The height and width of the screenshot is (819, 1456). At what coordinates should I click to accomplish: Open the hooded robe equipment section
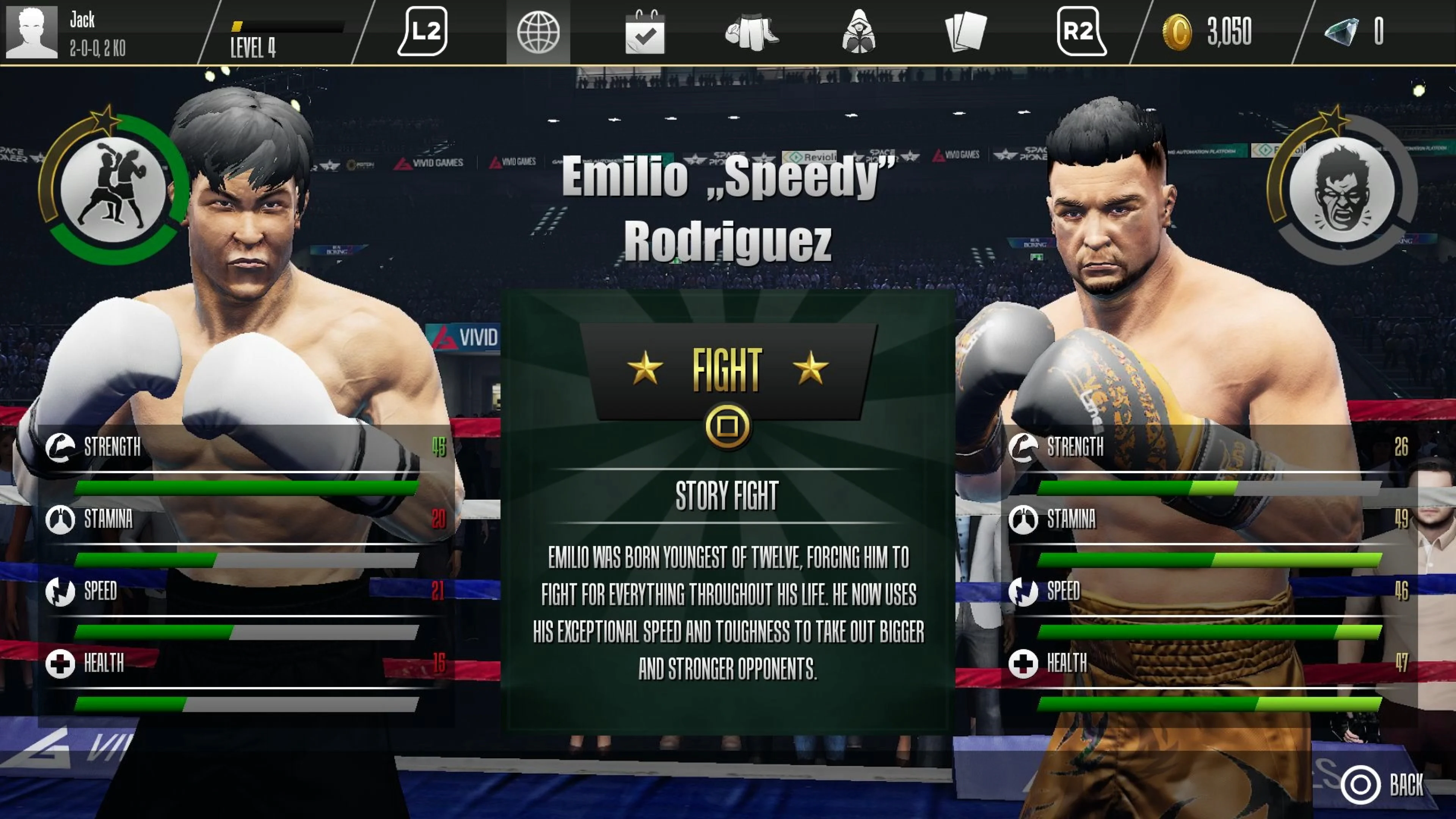coord(864,32)
